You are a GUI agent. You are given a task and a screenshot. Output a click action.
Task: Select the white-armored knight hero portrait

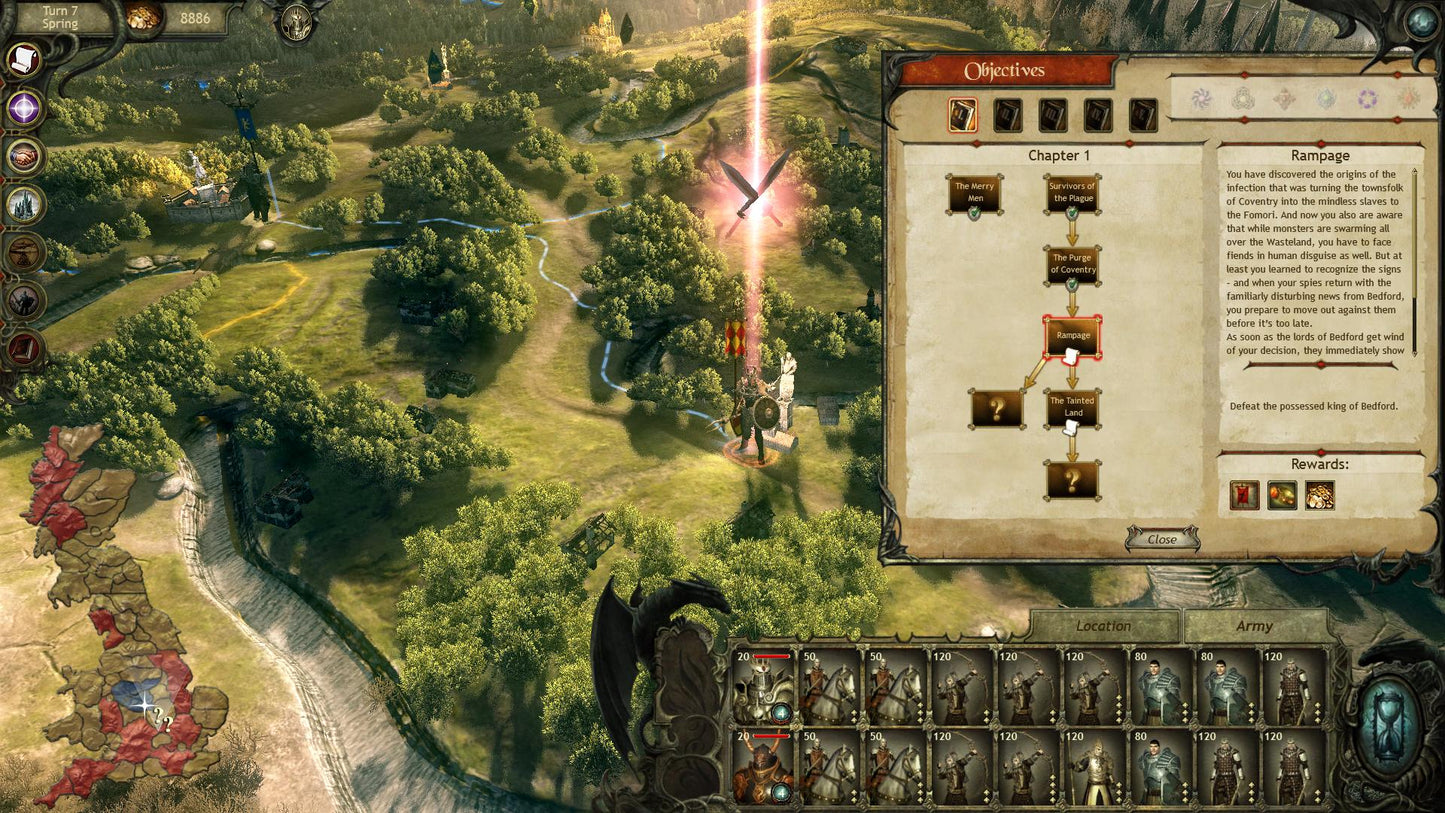(763, 686)
